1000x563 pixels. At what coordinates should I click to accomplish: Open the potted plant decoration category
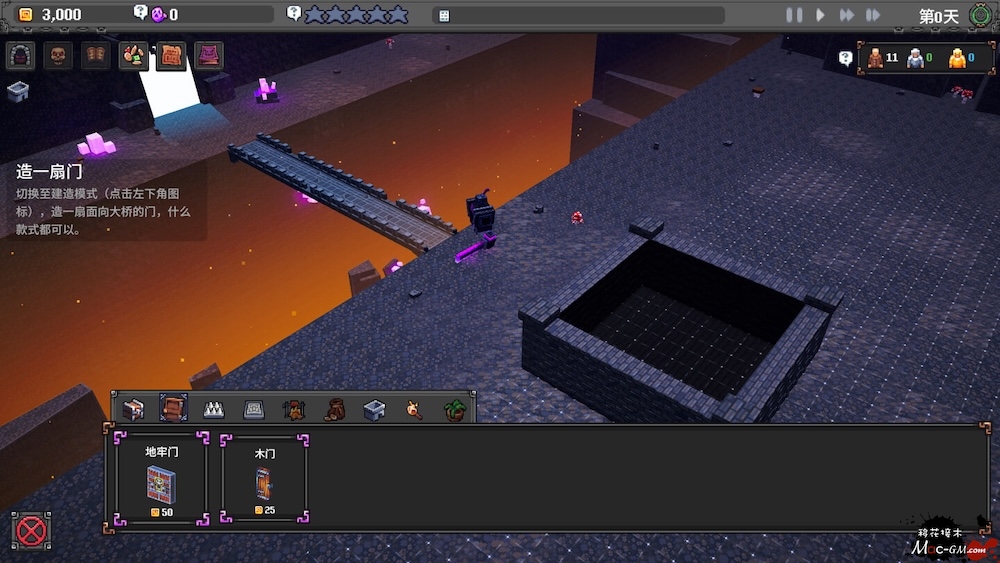point(454,409)
